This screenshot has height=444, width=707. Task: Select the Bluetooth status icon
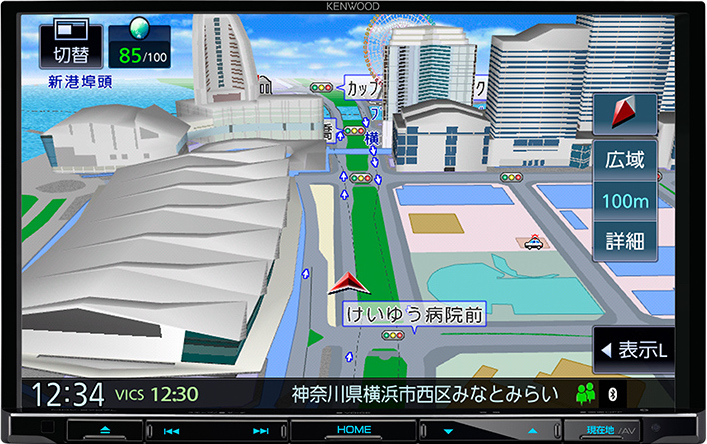tap(615, 394)
